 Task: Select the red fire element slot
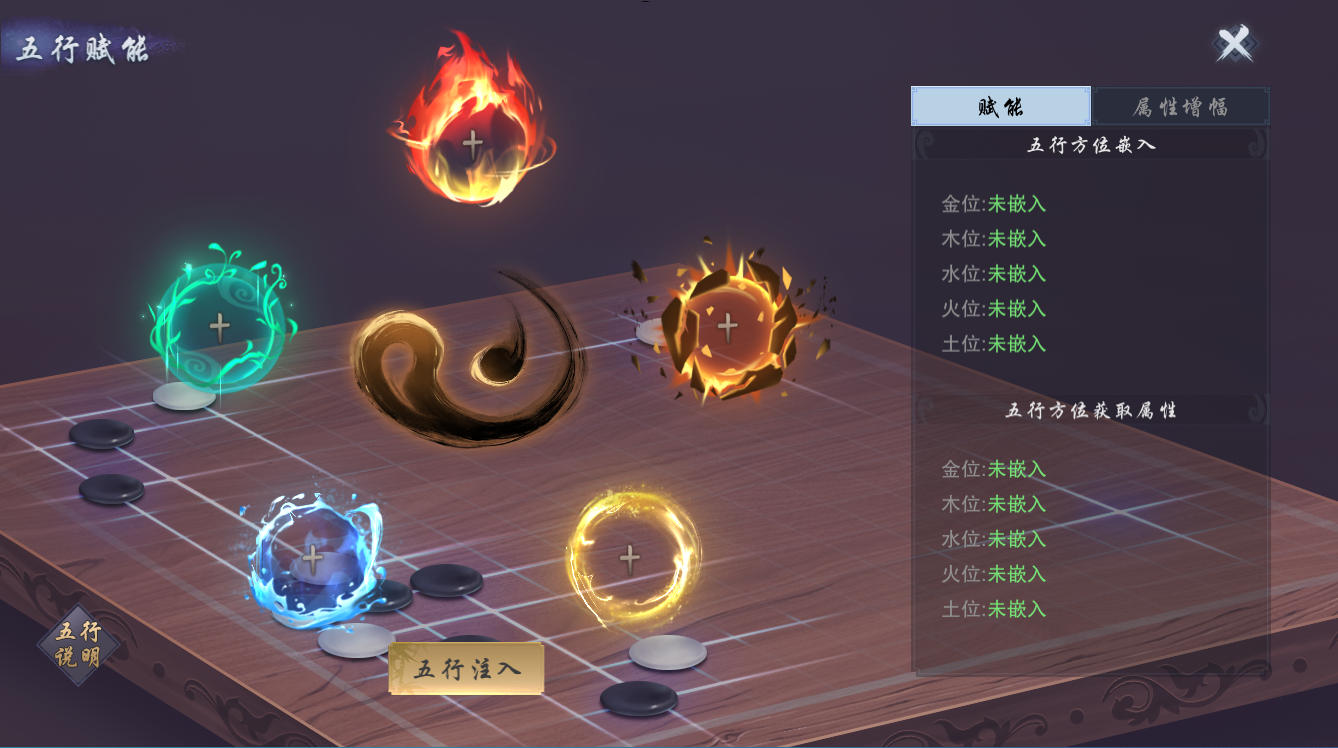click(x=472, y=142)
